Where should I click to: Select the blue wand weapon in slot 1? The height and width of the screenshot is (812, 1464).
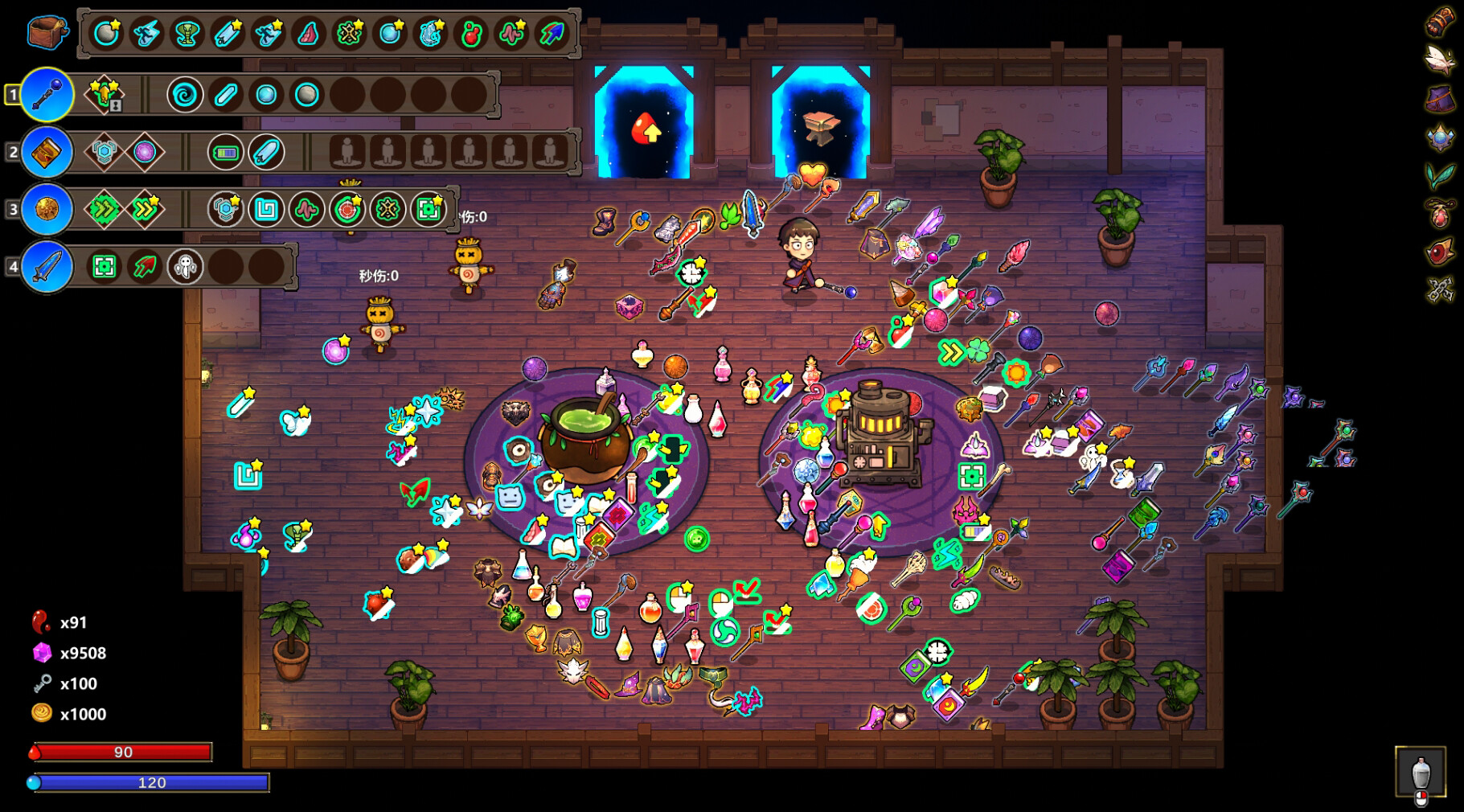[46, 94]
